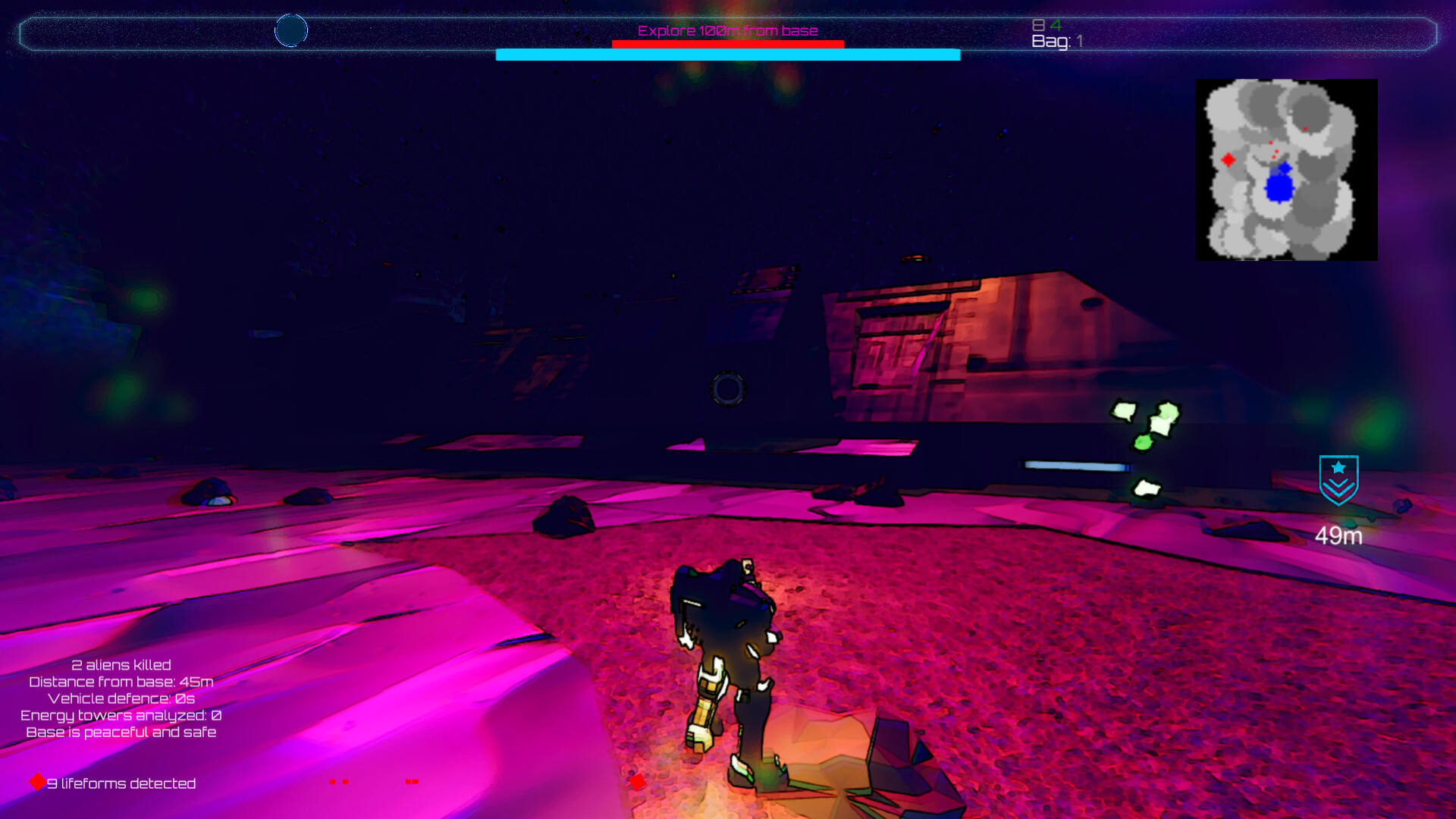
Task: Click the 9 lifeforms detected text
Action: tap(121, 783)
